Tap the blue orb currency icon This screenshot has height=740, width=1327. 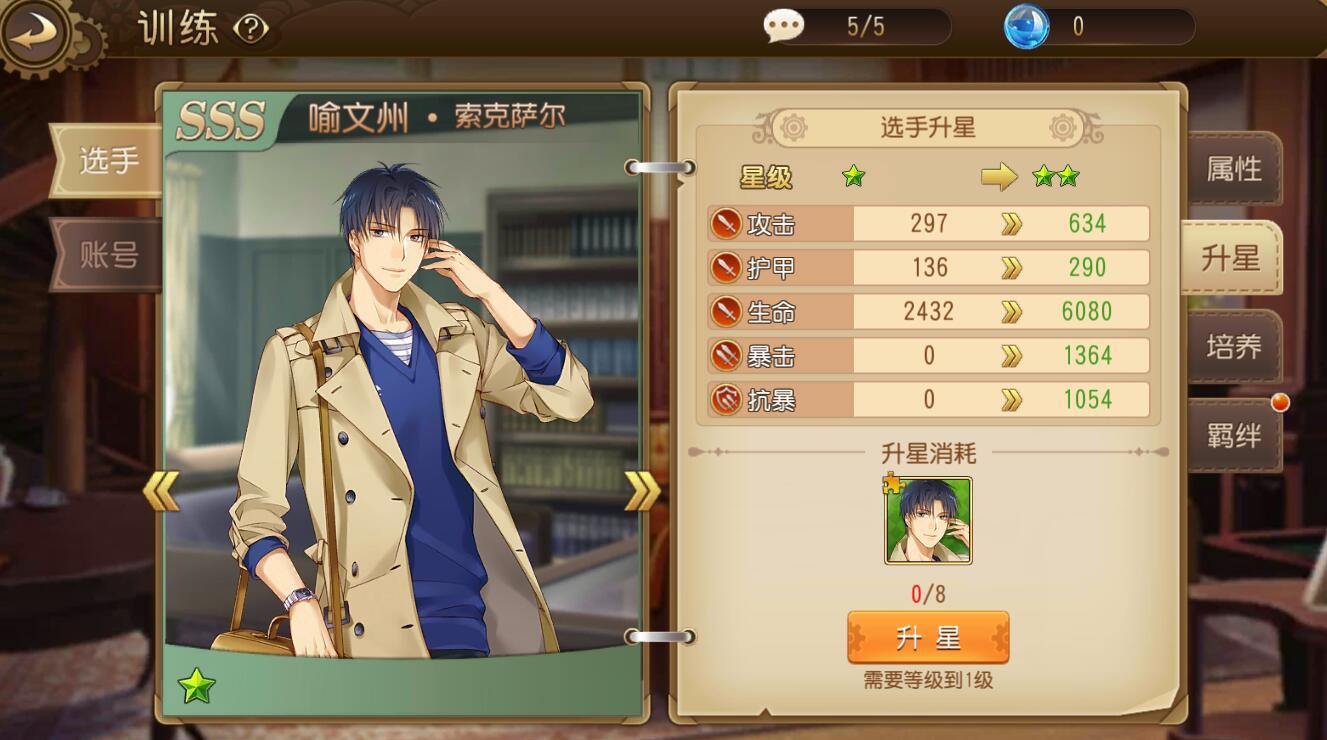coord(1026,26)
